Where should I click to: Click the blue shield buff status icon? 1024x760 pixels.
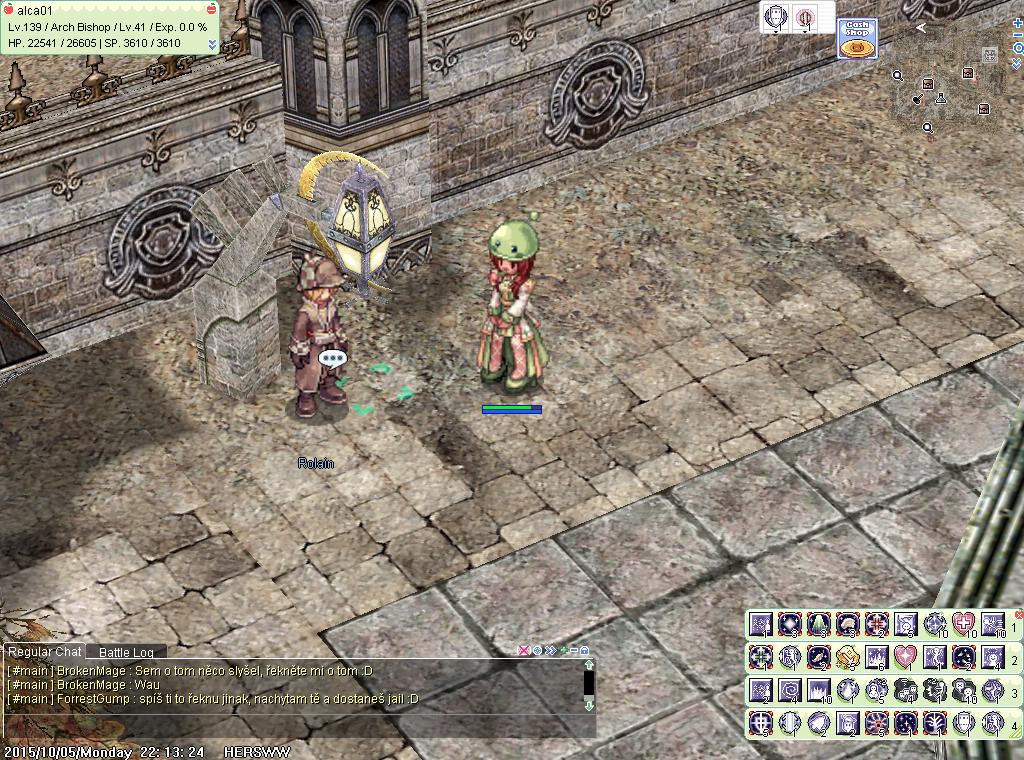click(775, 17)
